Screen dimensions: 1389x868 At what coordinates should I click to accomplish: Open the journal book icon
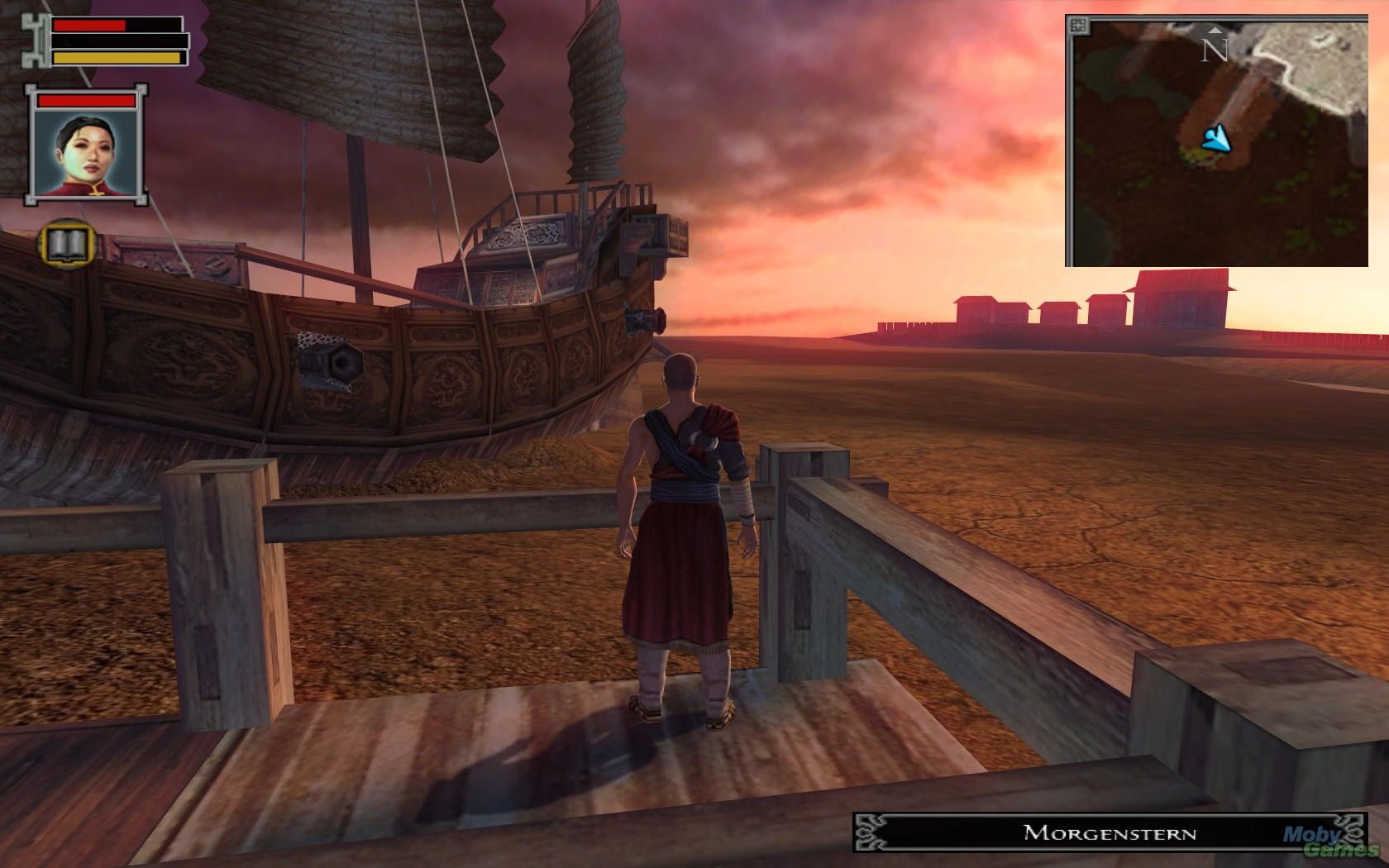point(67,243)
